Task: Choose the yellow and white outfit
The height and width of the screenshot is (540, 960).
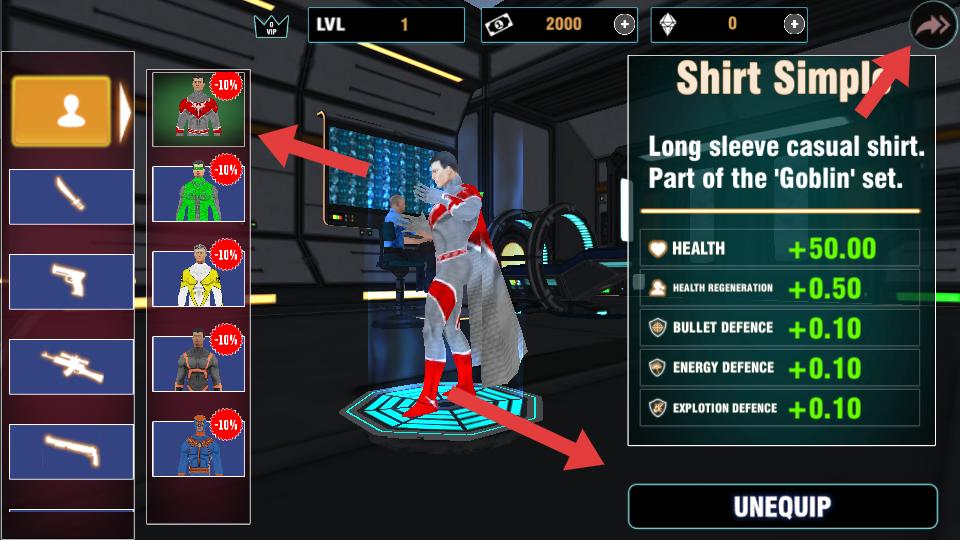Action: pos(198,278)
